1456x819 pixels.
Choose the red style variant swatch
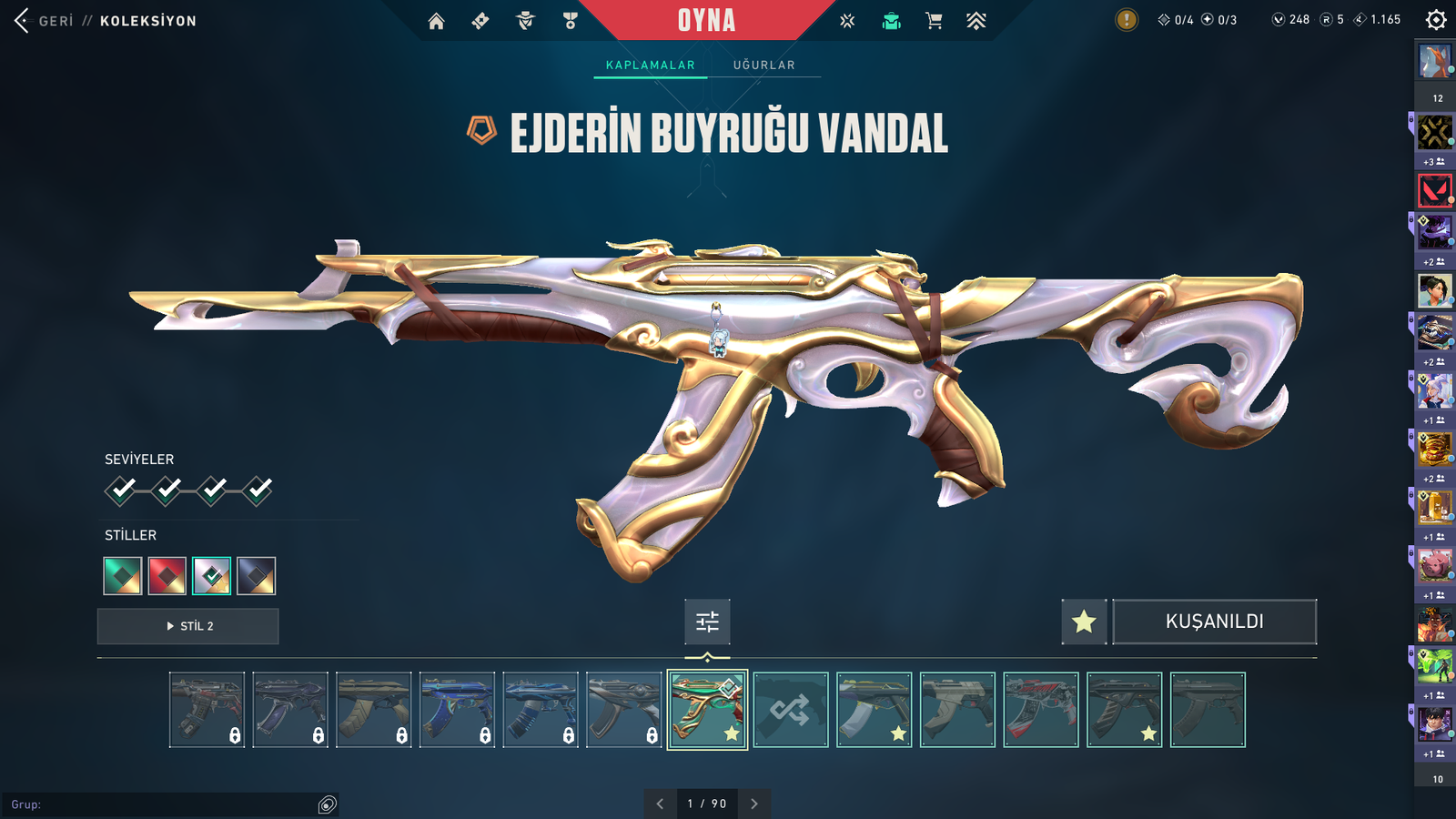[167, 576]
